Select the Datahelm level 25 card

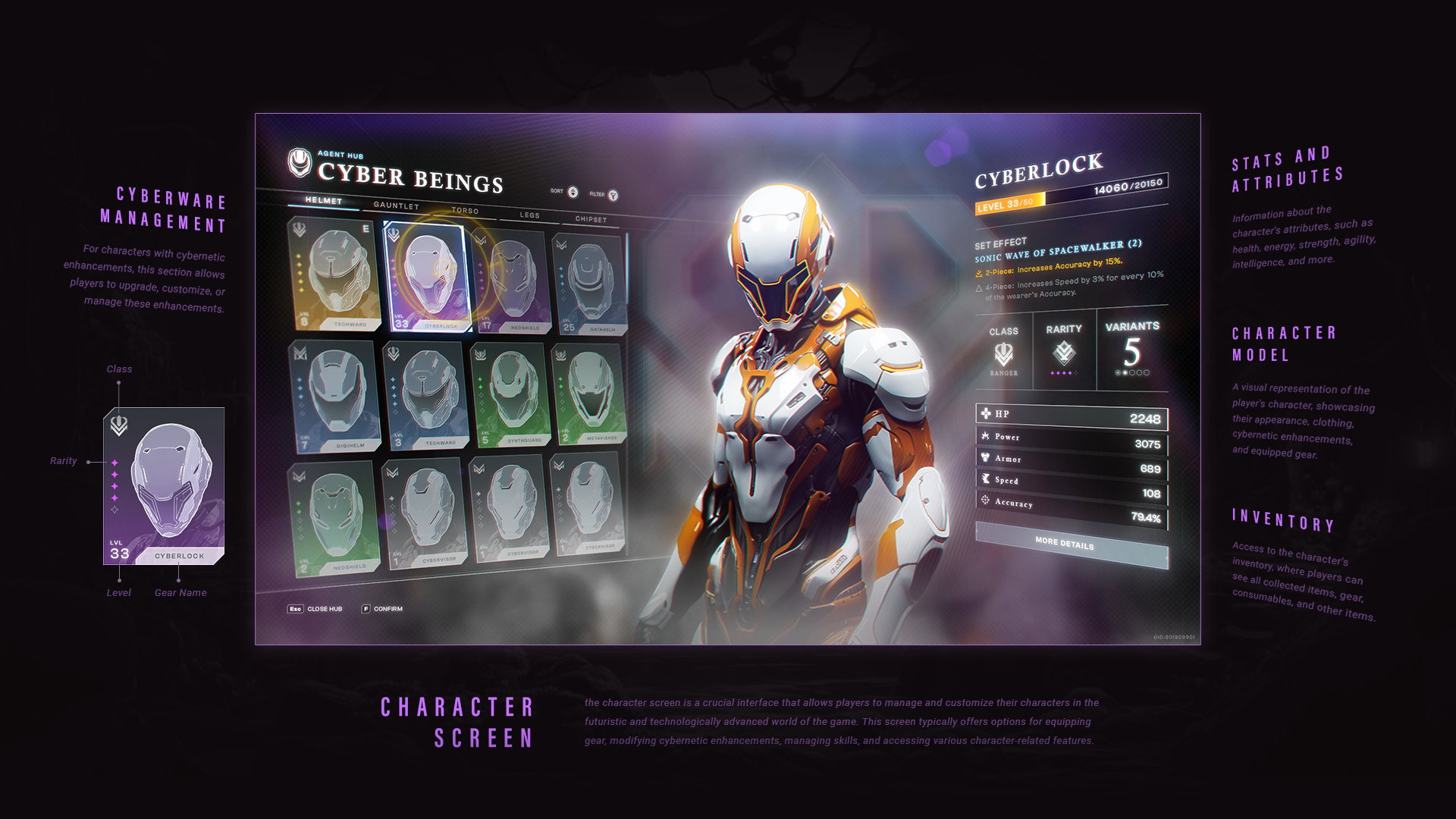coord(590,284)
